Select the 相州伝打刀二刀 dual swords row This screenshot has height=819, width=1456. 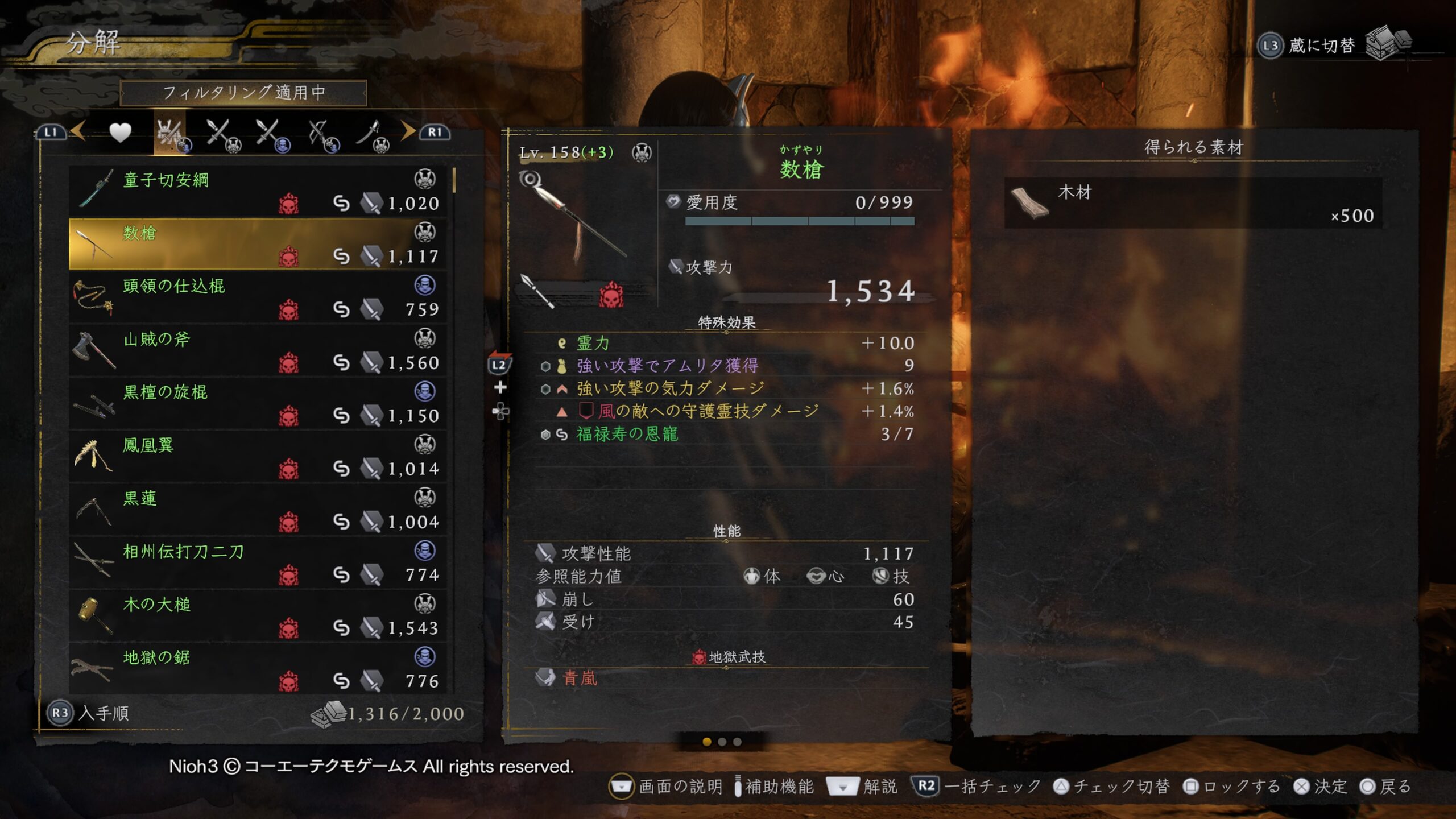[x=257, y=562]
